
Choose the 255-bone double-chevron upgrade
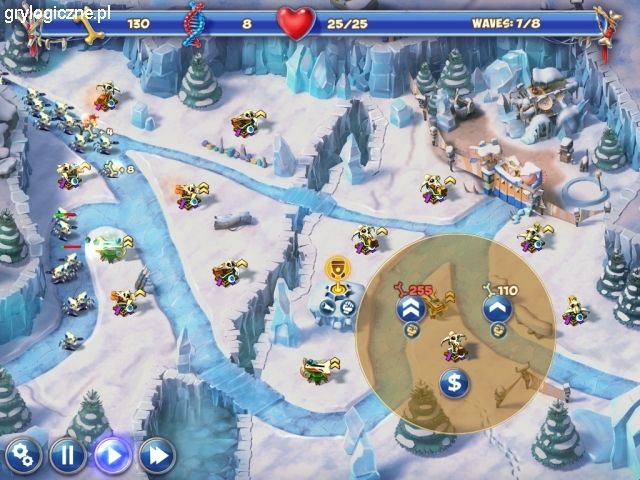(x=408, y=309)
